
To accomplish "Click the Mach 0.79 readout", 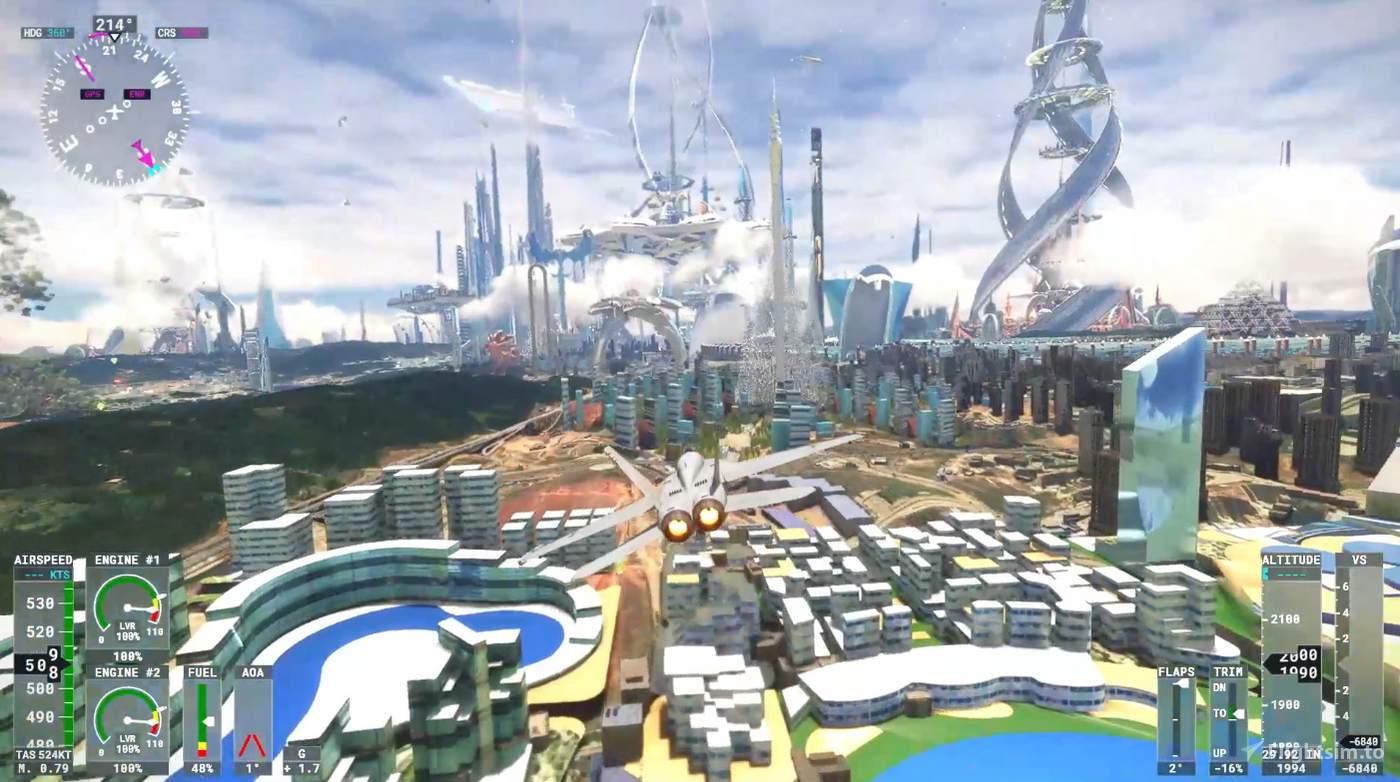I will tap(43, 768).
